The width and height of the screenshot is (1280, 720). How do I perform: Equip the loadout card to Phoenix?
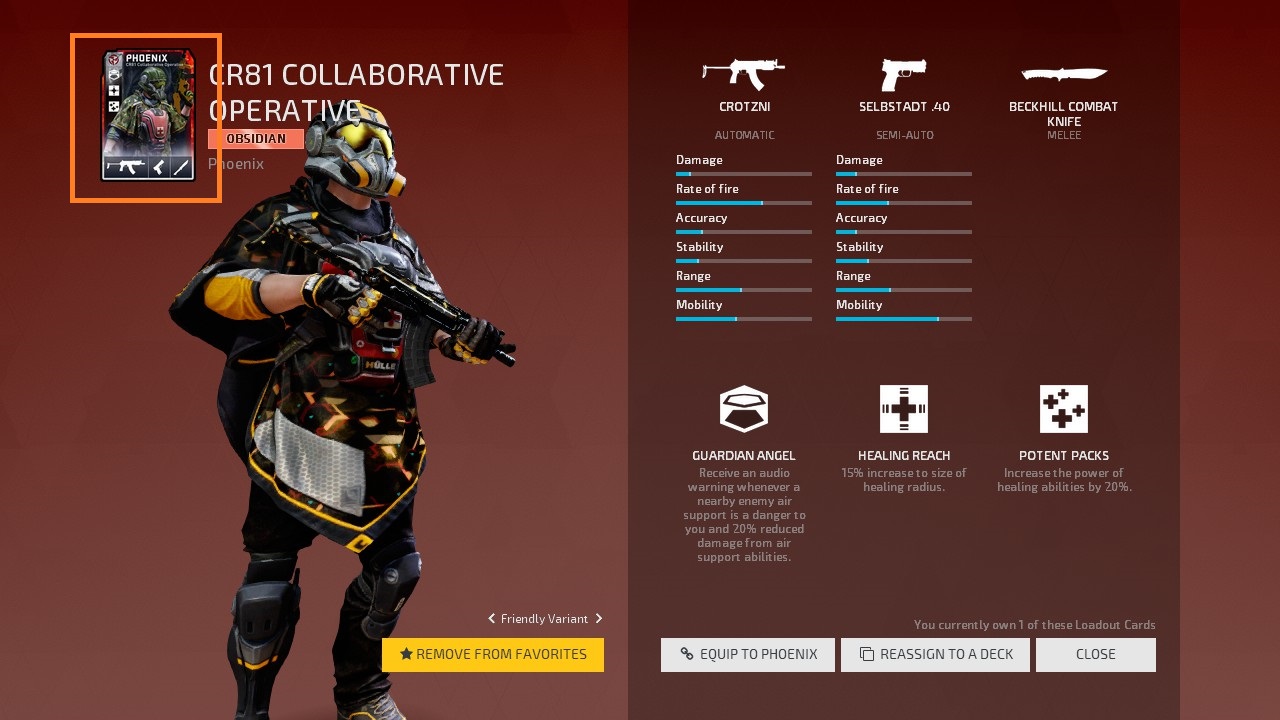(748, 655)
